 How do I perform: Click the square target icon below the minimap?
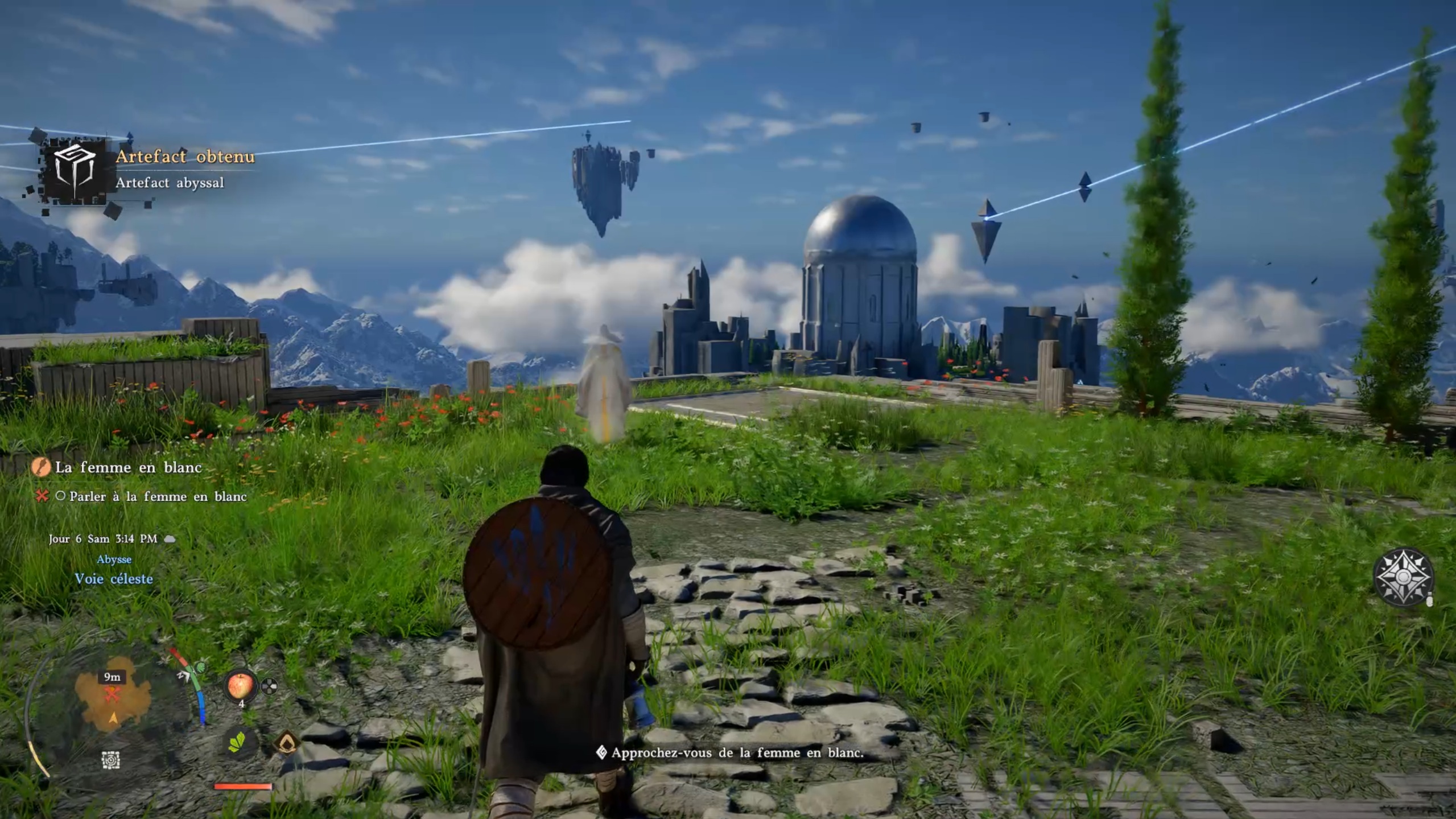[110, 760]
